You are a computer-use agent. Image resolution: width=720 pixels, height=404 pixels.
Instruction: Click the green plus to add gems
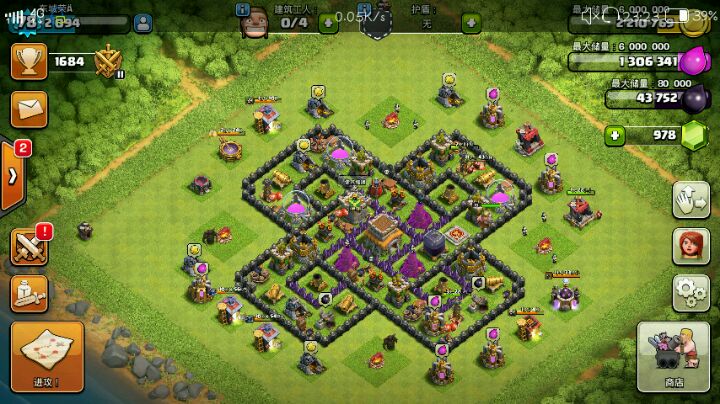616,136
